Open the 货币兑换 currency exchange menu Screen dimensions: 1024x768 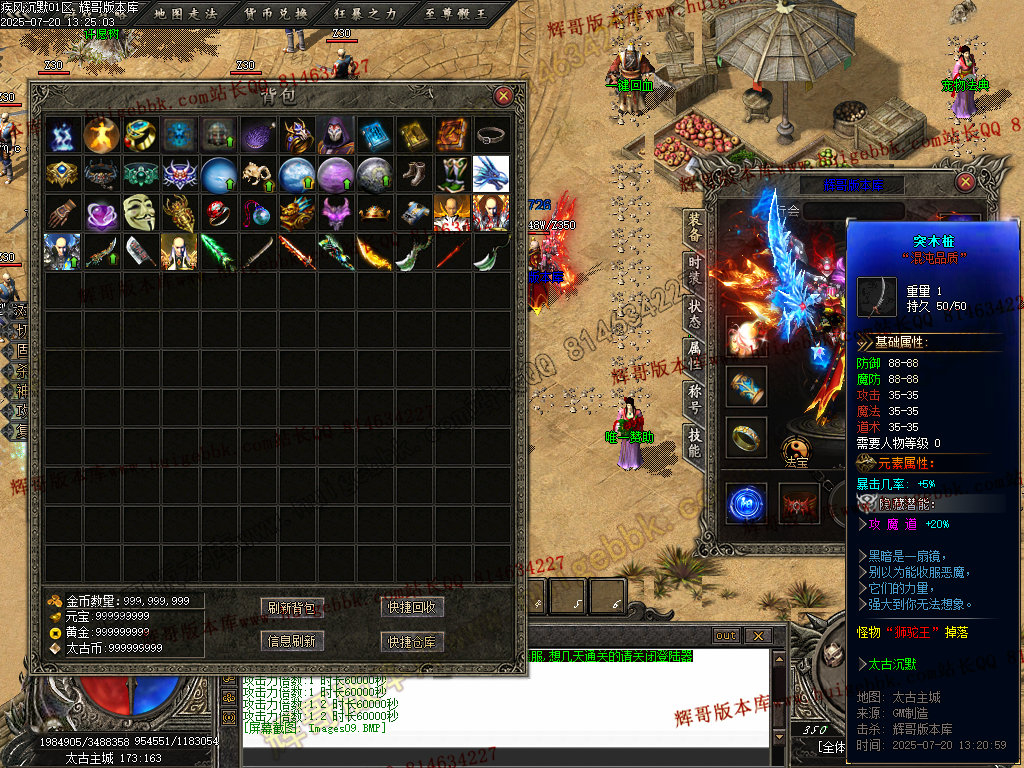[x=276, y=13]
